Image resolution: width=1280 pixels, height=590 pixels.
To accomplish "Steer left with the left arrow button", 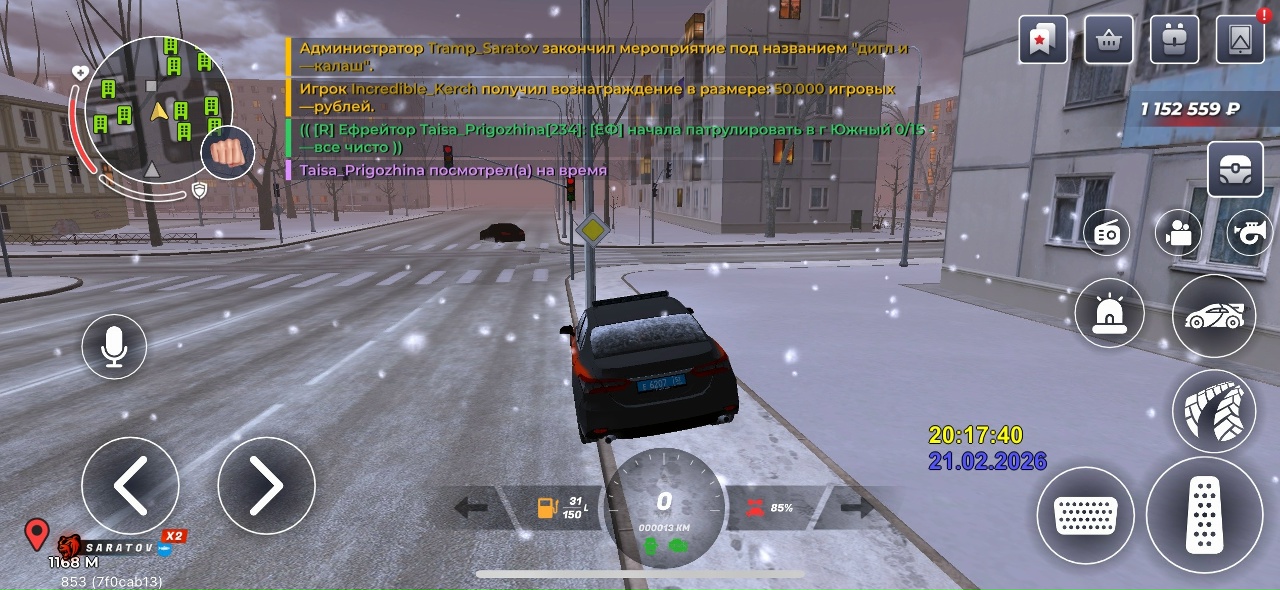I will click(x=130, y=486).
